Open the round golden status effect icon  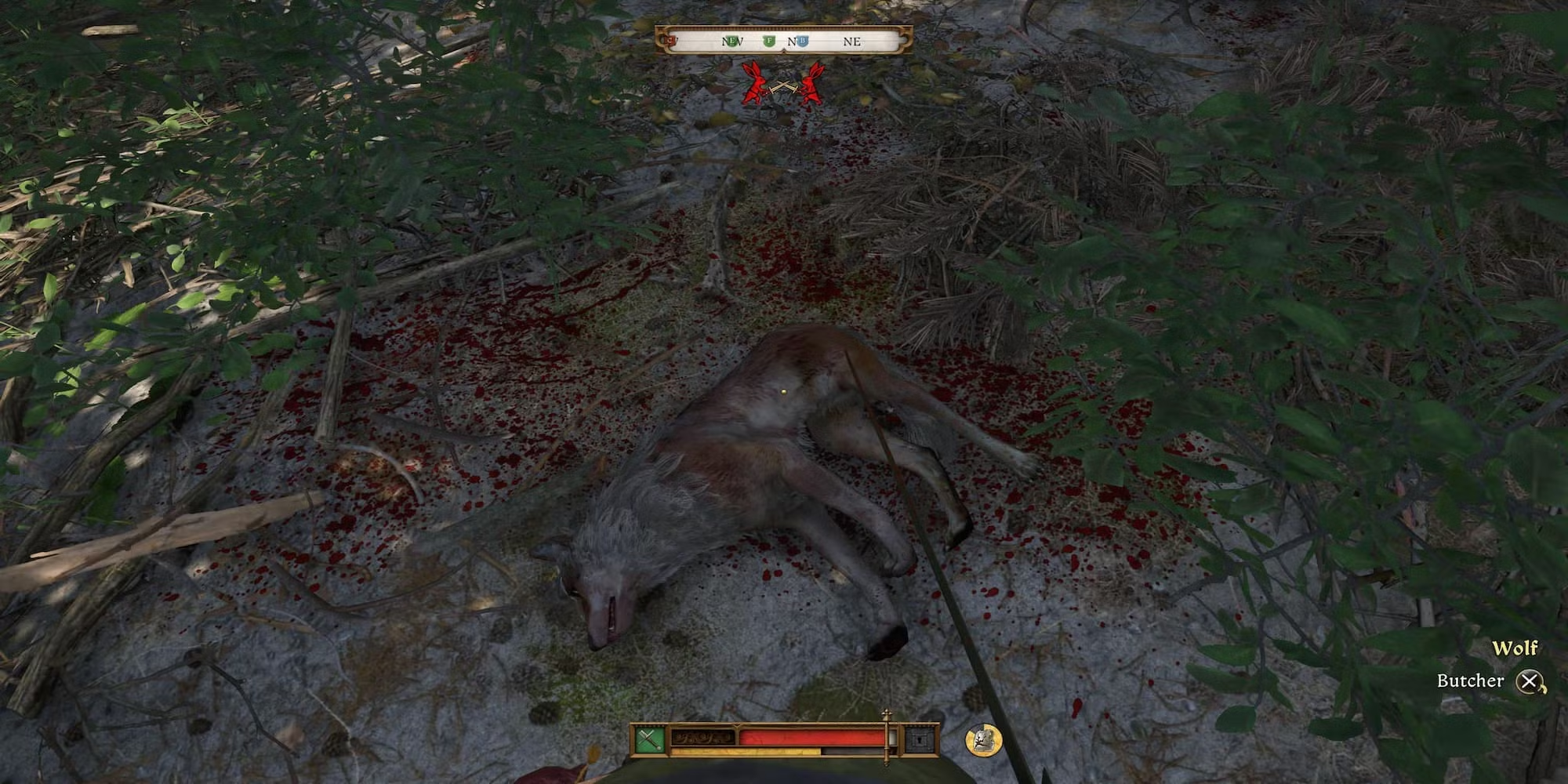pos(983,740)
